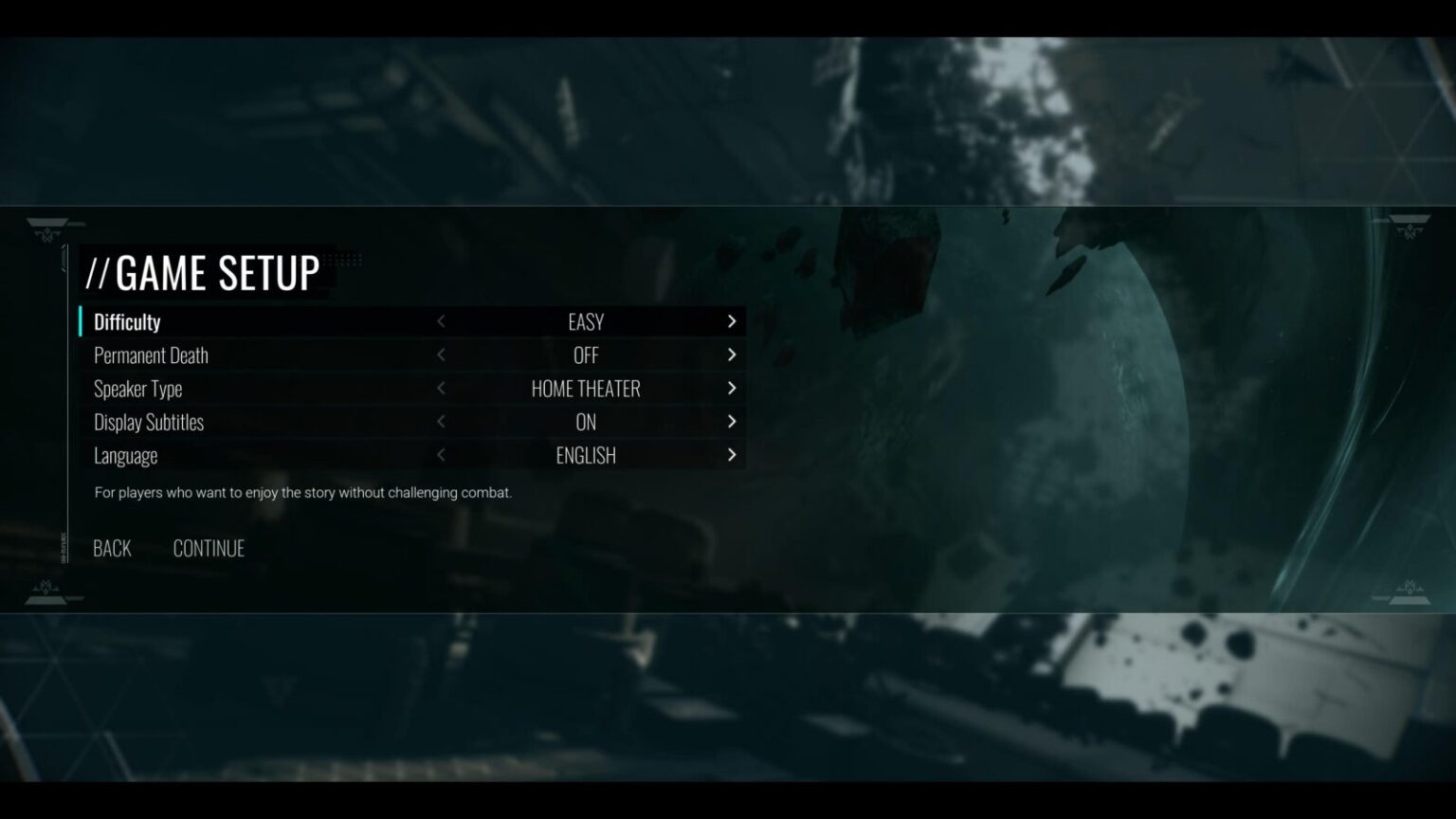Click the right chevron on the Language row
This screenshot has height=819, width=1456.
pyautogui.click(x=732, y=455)
